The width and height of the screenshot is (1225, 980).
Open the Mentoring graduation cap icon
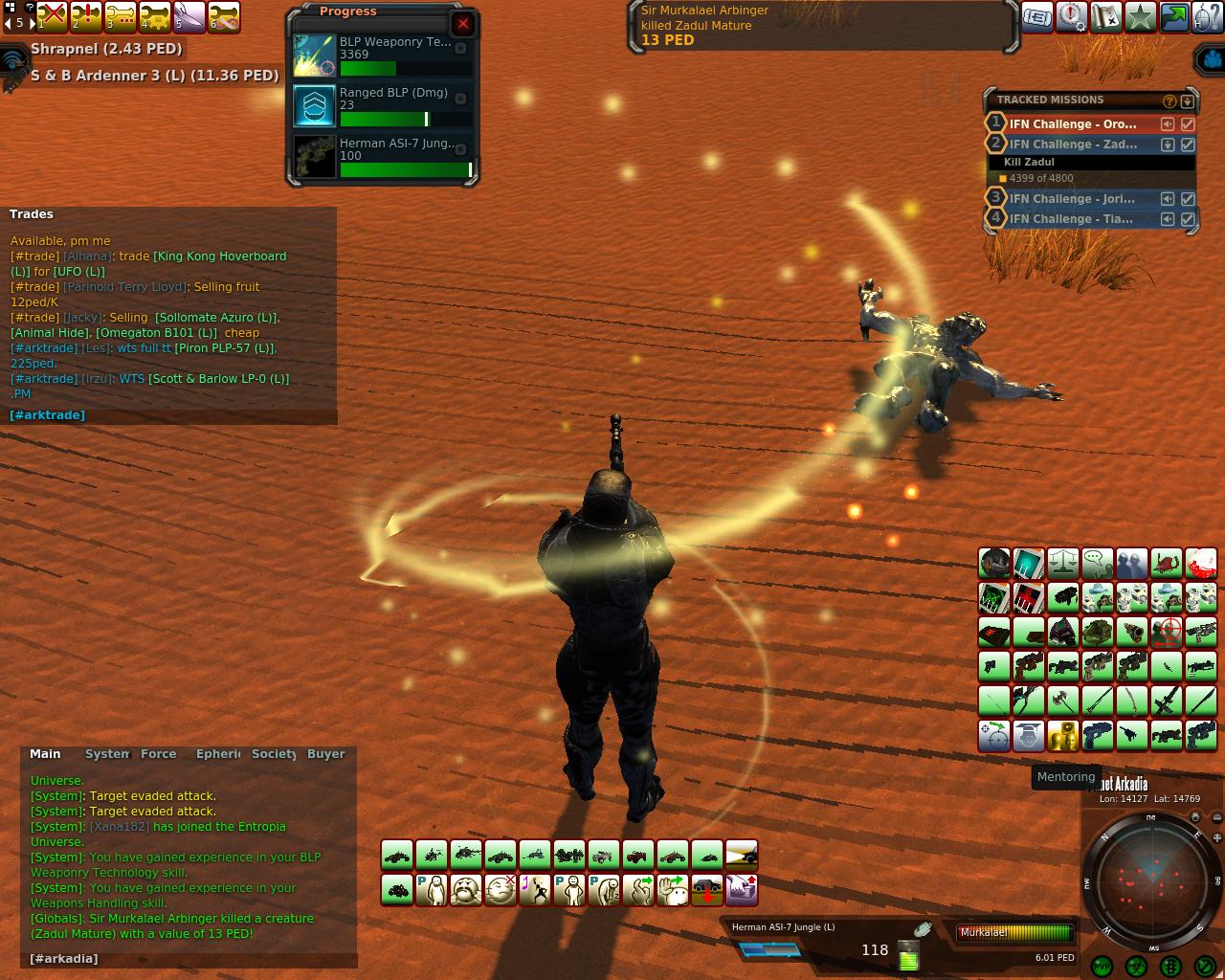click(1029, 736)
